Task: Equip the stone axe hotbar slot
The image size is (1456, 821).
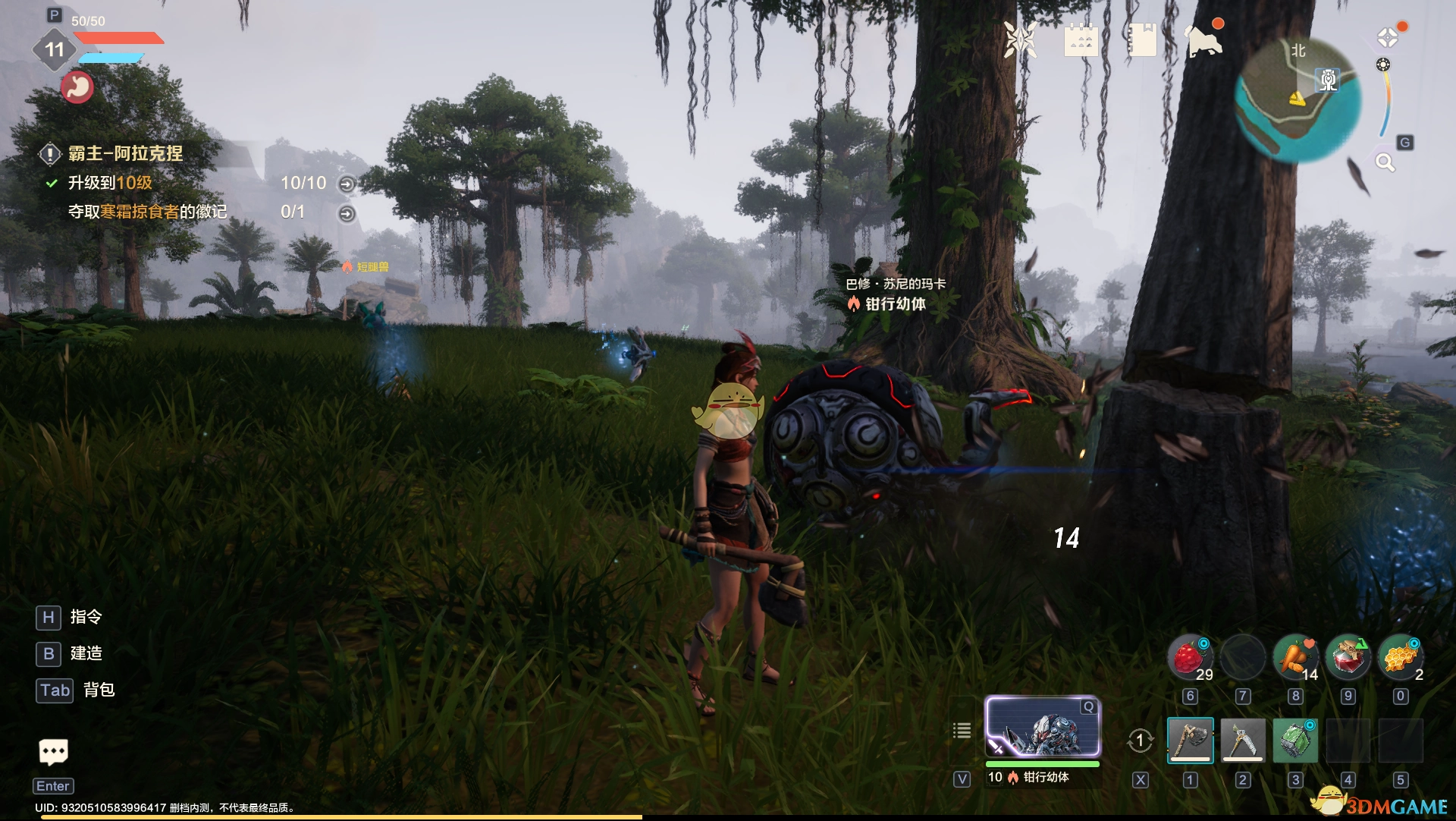Action: click(x=1190, y=740)
